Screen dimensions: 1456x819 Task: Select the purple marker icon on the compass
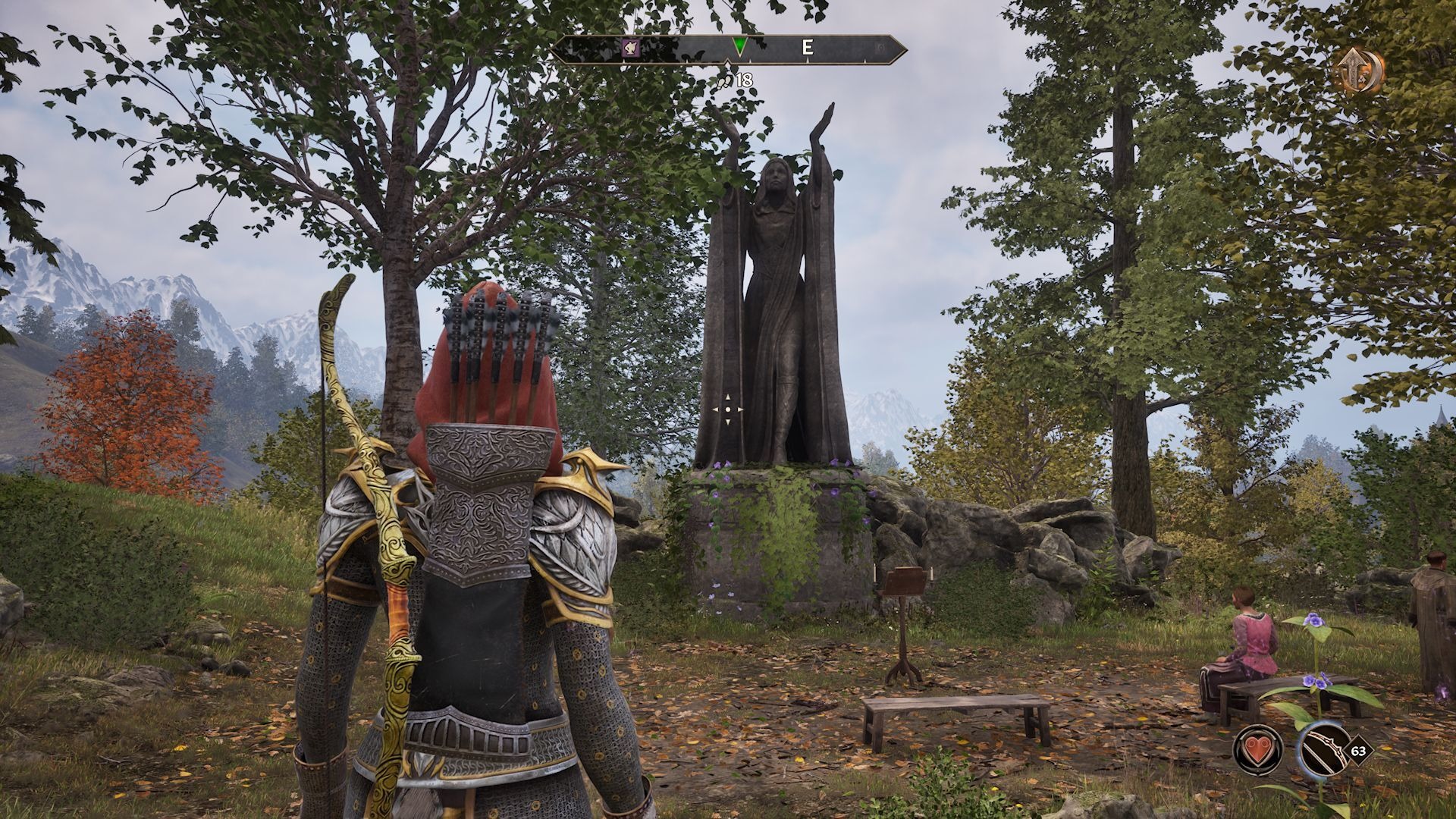[631, 49]
